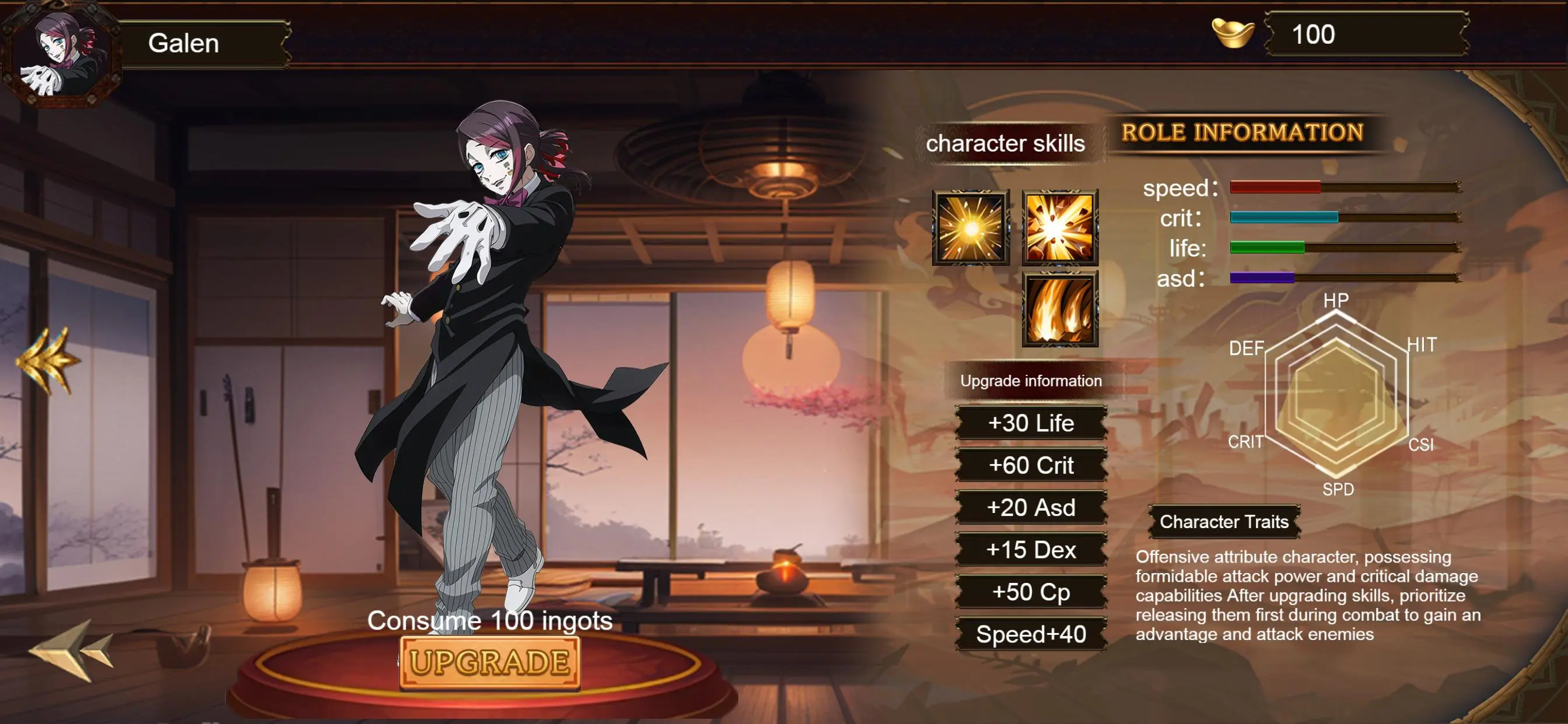1568x724 pixels.
Task: Toggle the +30 Life upgrade entry
Action: tap(1031, 424)
